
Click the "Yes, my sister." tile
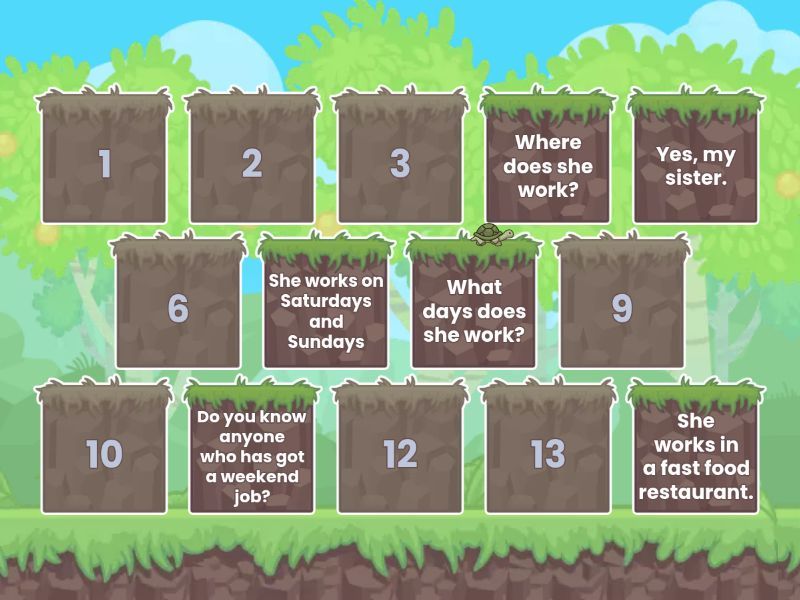coord(696,163)
